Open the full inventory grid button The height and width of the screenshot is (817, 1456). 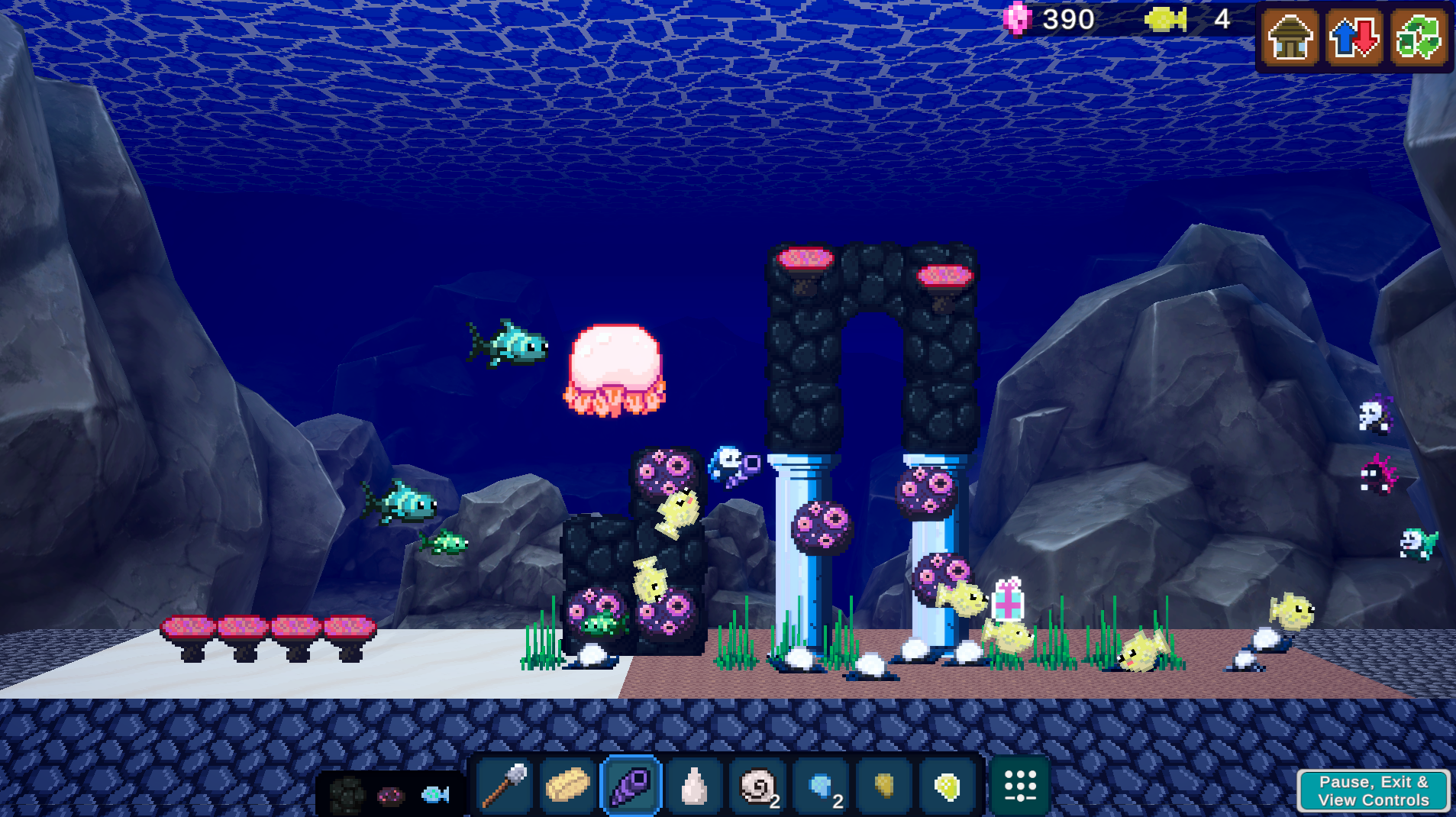1020,786
